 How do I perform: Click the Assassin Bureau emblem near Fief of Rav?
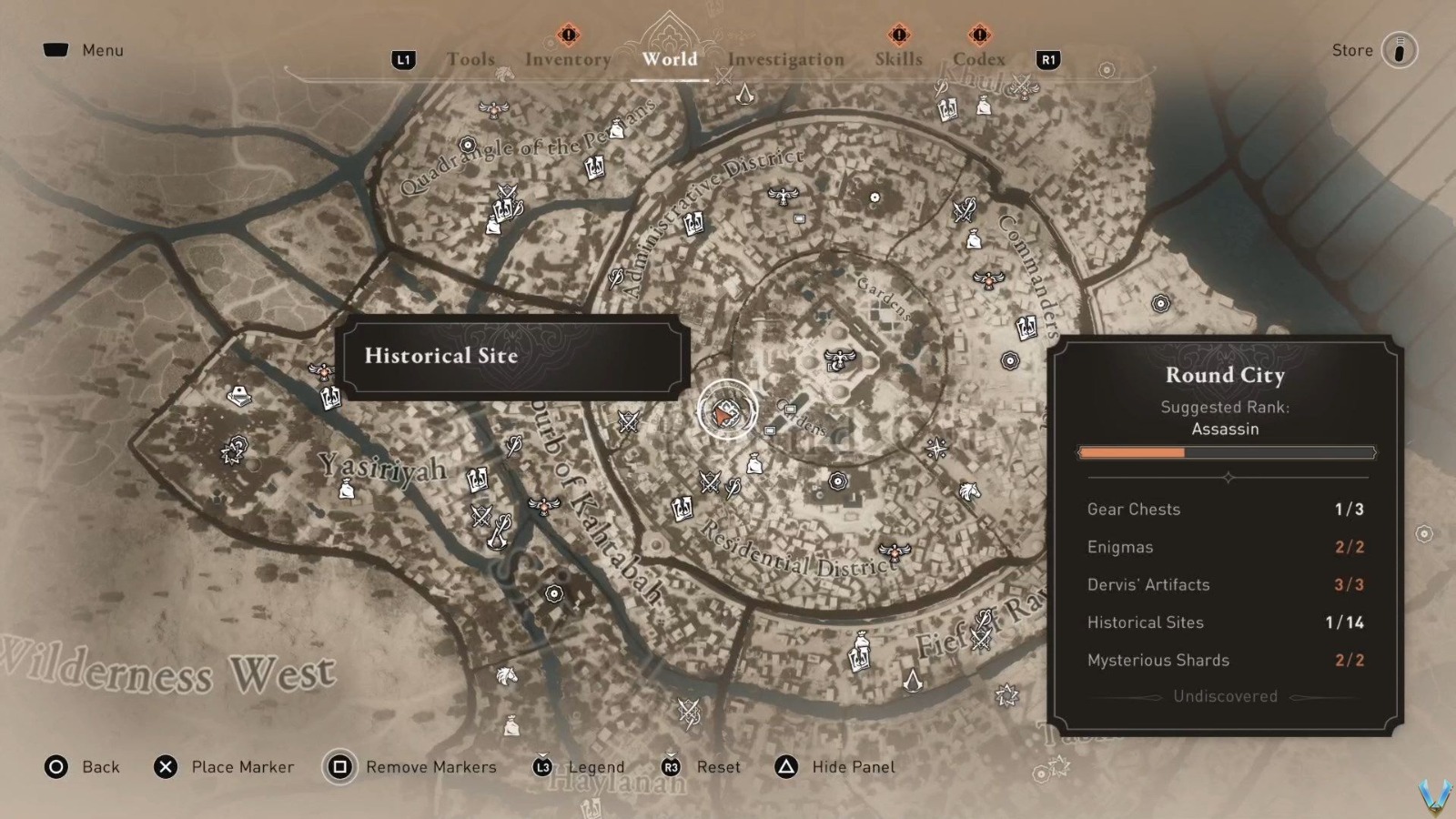click(913, 681)
